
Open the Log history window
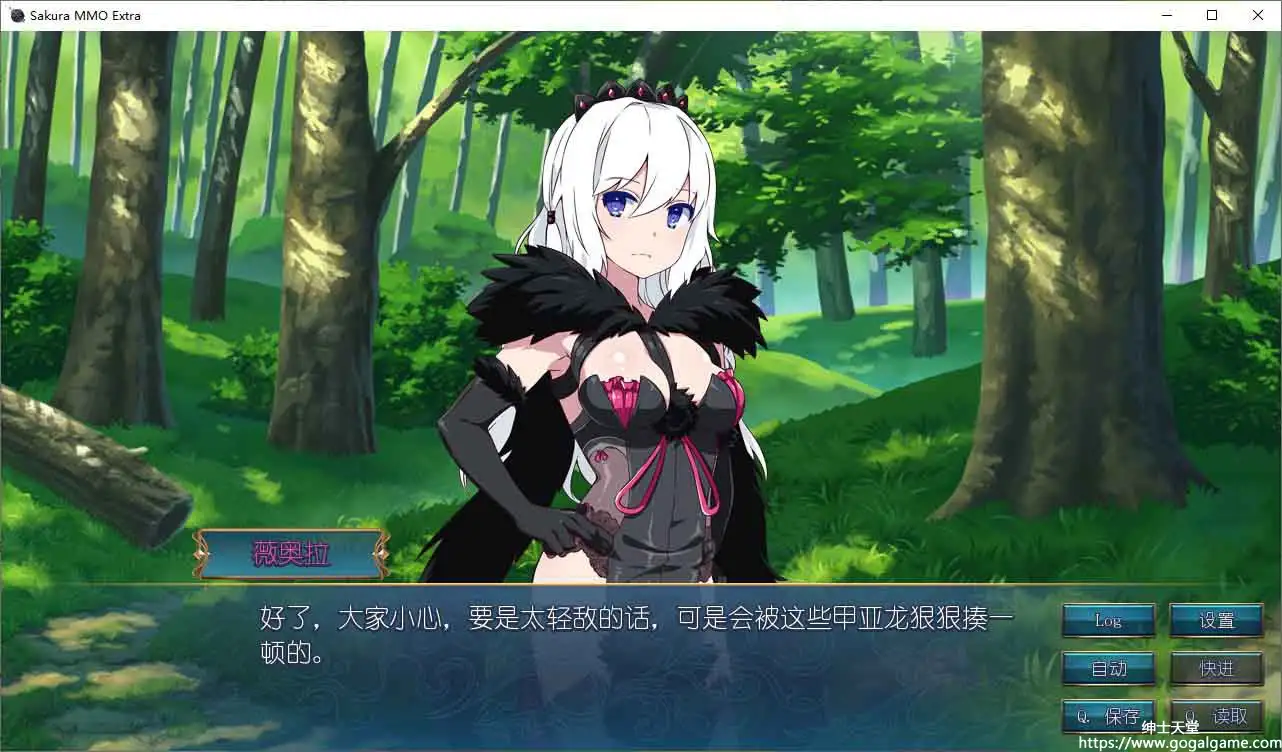click(x=1107, y=620)
